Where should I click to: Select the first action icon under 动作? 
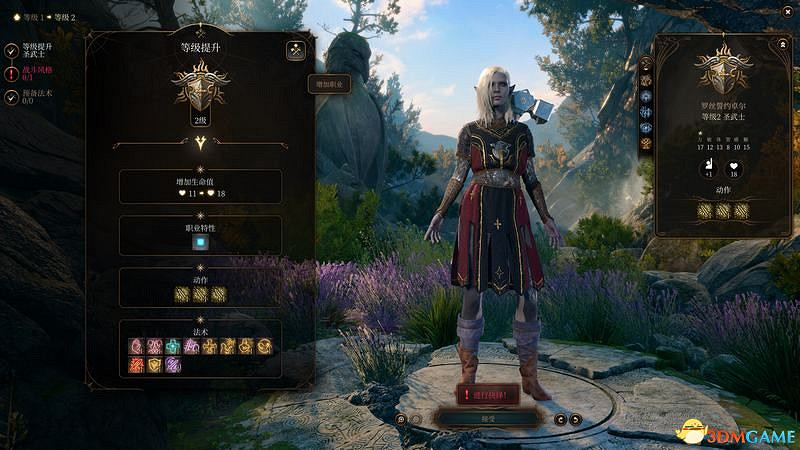[182, 294]
